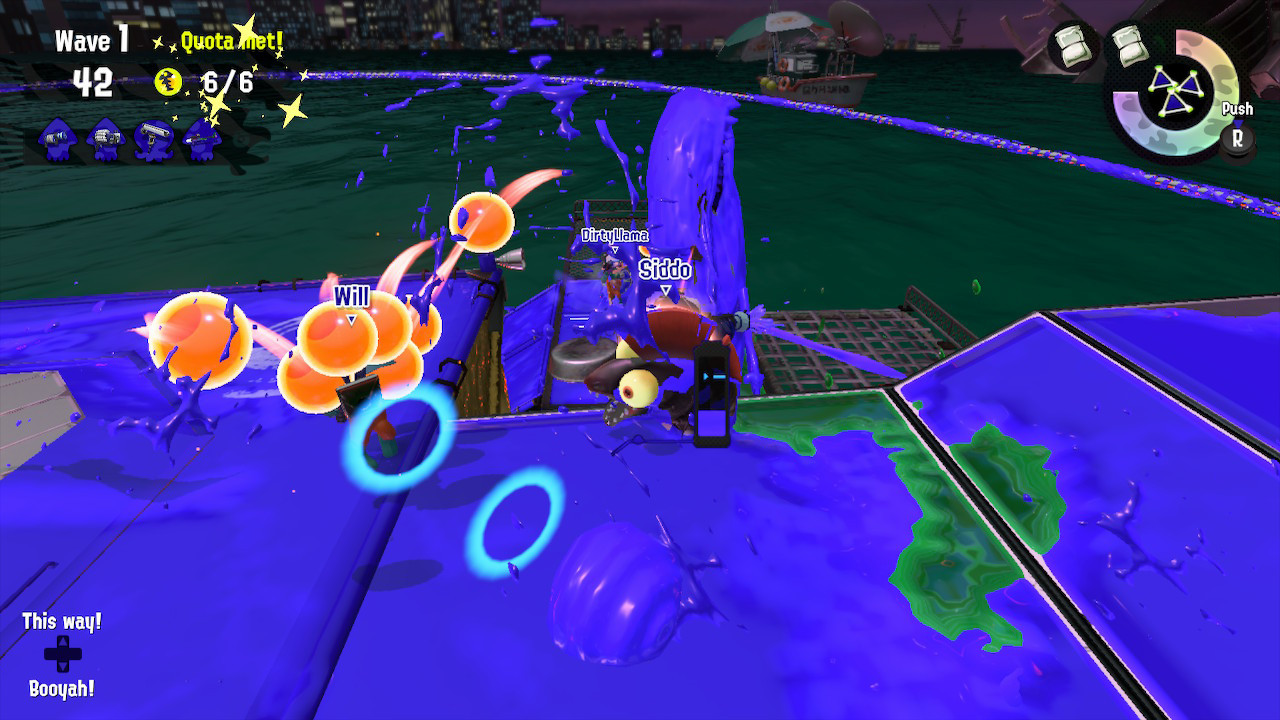
Task: Click Will's player nameplate
Action: pyautogui.click(x=352, y=296)
